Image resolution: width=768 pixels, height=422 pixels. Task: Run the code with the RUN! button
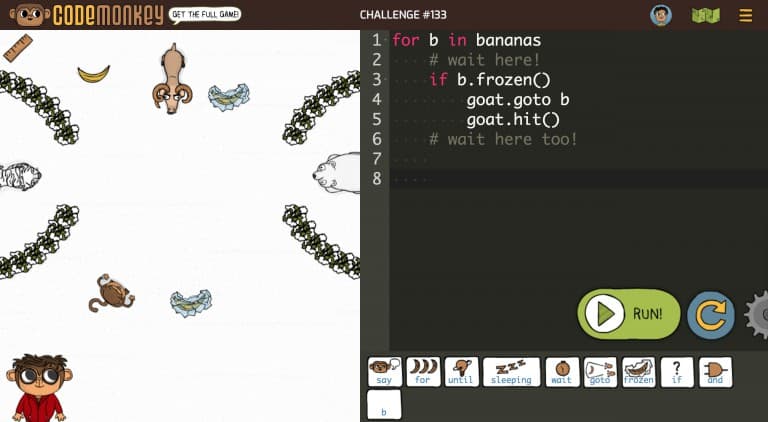629,314
